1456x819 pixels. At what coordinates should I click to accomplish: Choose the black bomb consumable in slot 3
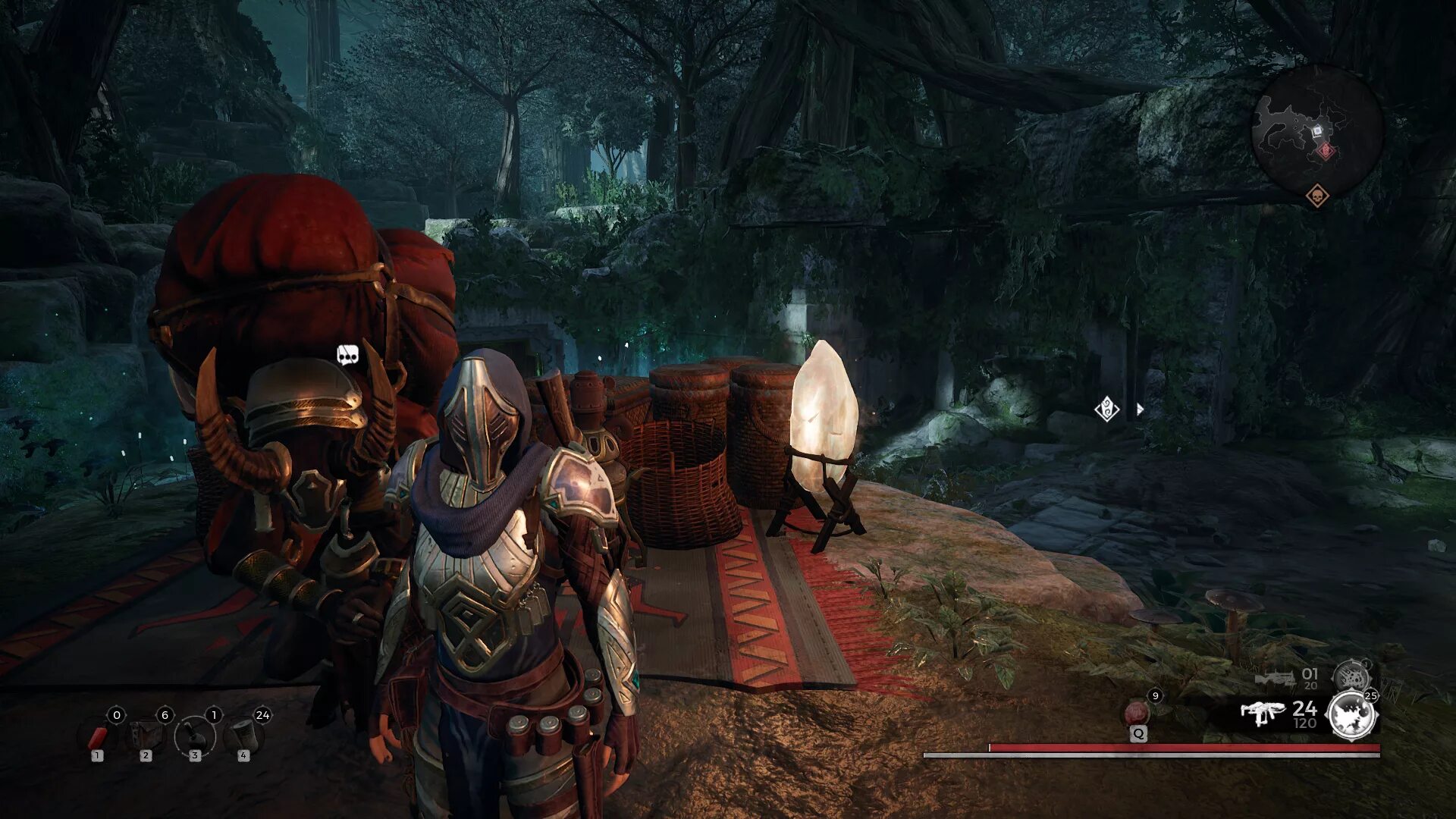click(194, 736)
